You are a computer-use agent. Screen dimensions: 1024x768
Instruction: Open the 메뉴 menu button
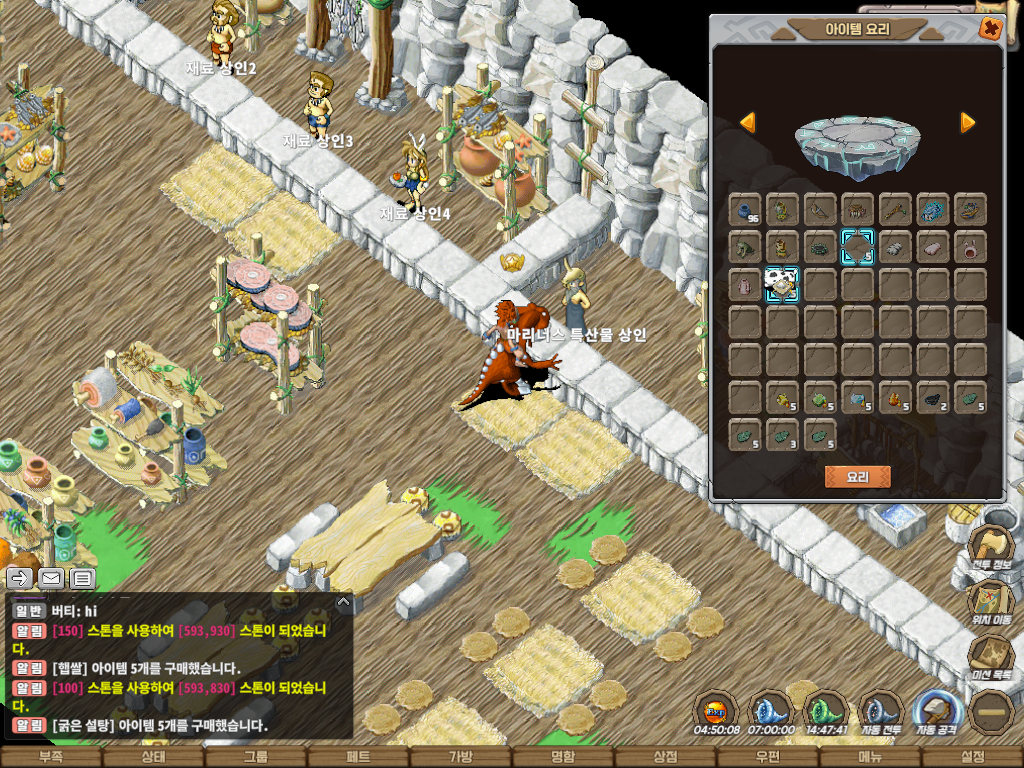click(870, 757)
